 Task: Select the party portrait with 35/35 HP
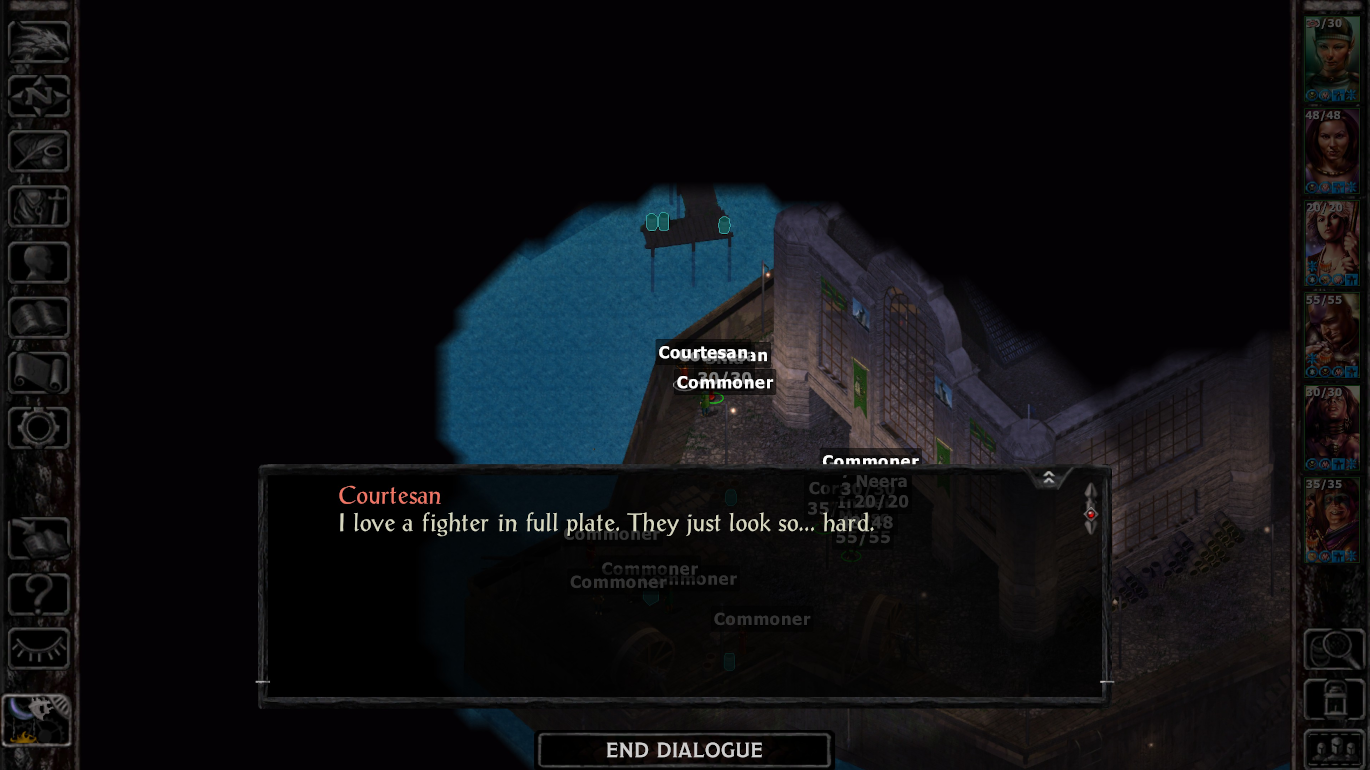pos(1331,520)
